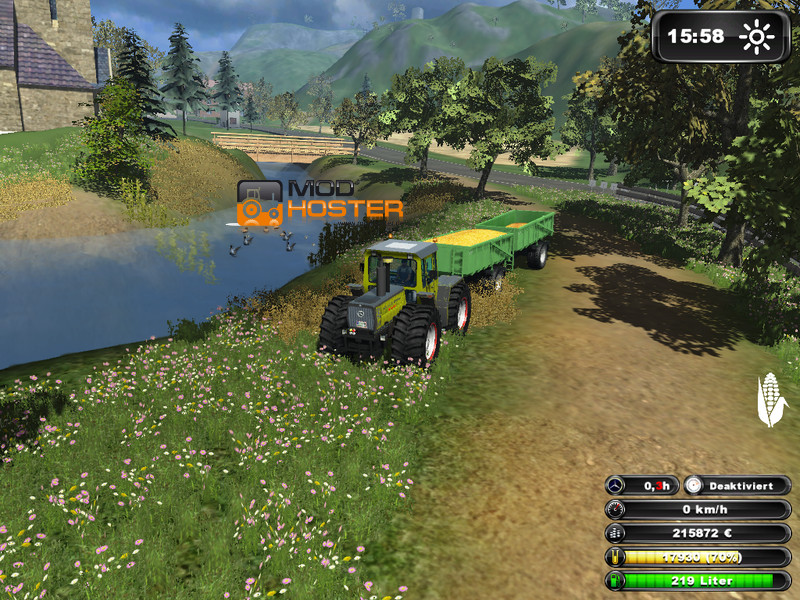The width and height of the screenshot is (800, 600).
Task: Toggle the Deaktiviert cruise control indicator
Action: 738,485
